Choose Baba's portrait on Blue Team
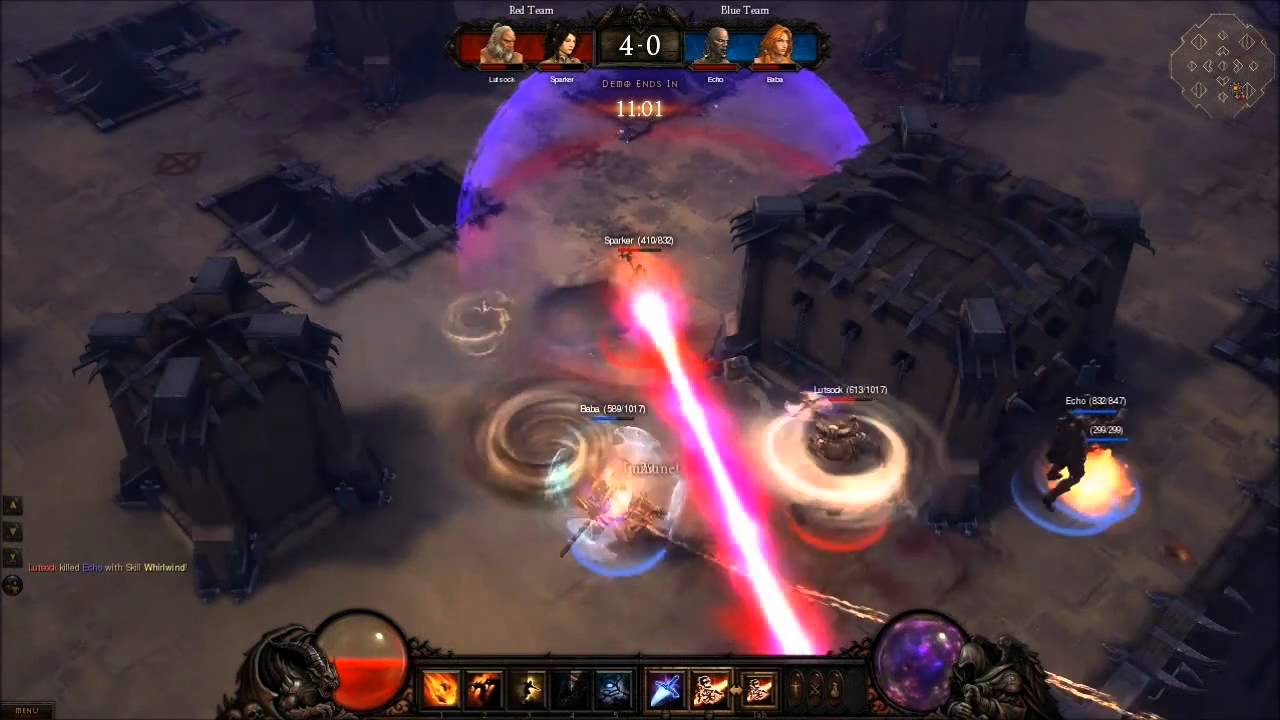The width and height of the screenshot is (1280, 720). [x=775, y=46]
